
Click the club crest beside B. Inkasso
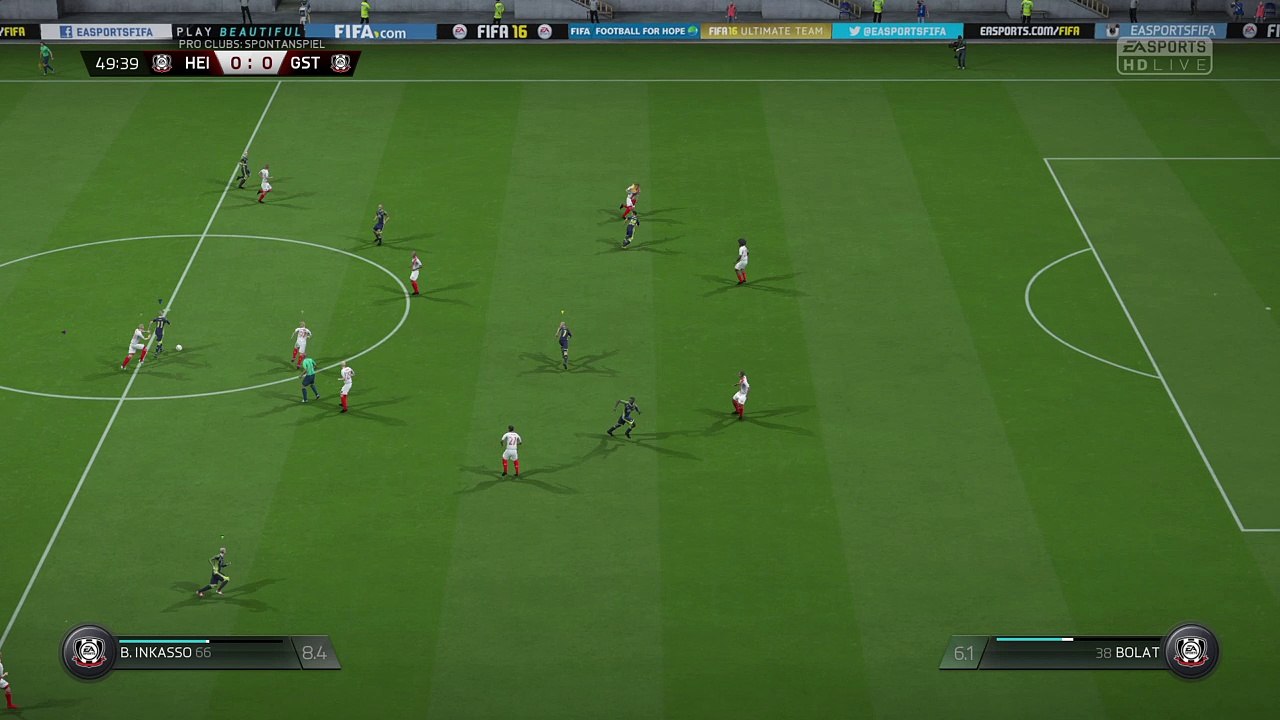(89, 652)
